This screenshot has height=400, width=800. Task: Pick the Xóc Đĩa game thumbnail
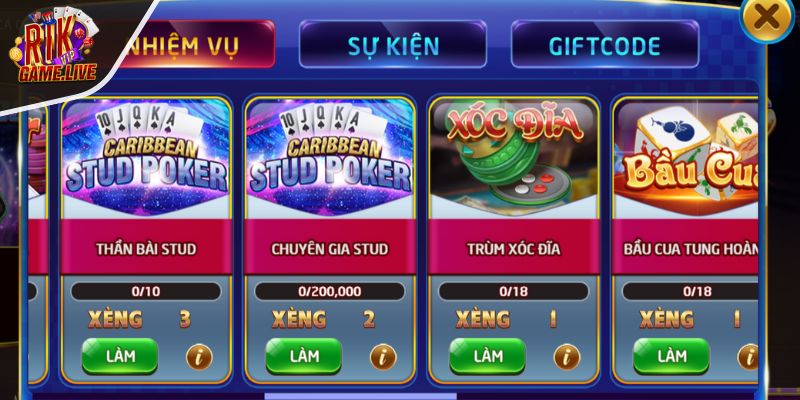(x=515, y=160)
